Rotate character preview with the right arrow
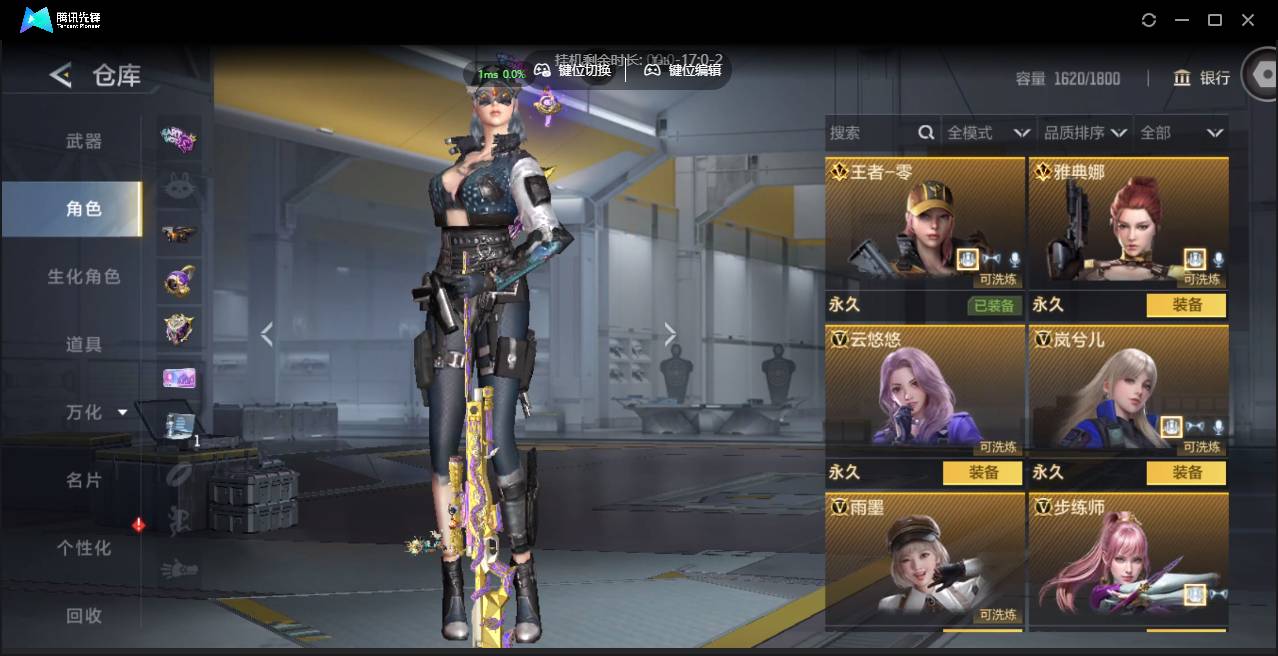This screenshot has height=656, width=1278. tap(670, 335)
